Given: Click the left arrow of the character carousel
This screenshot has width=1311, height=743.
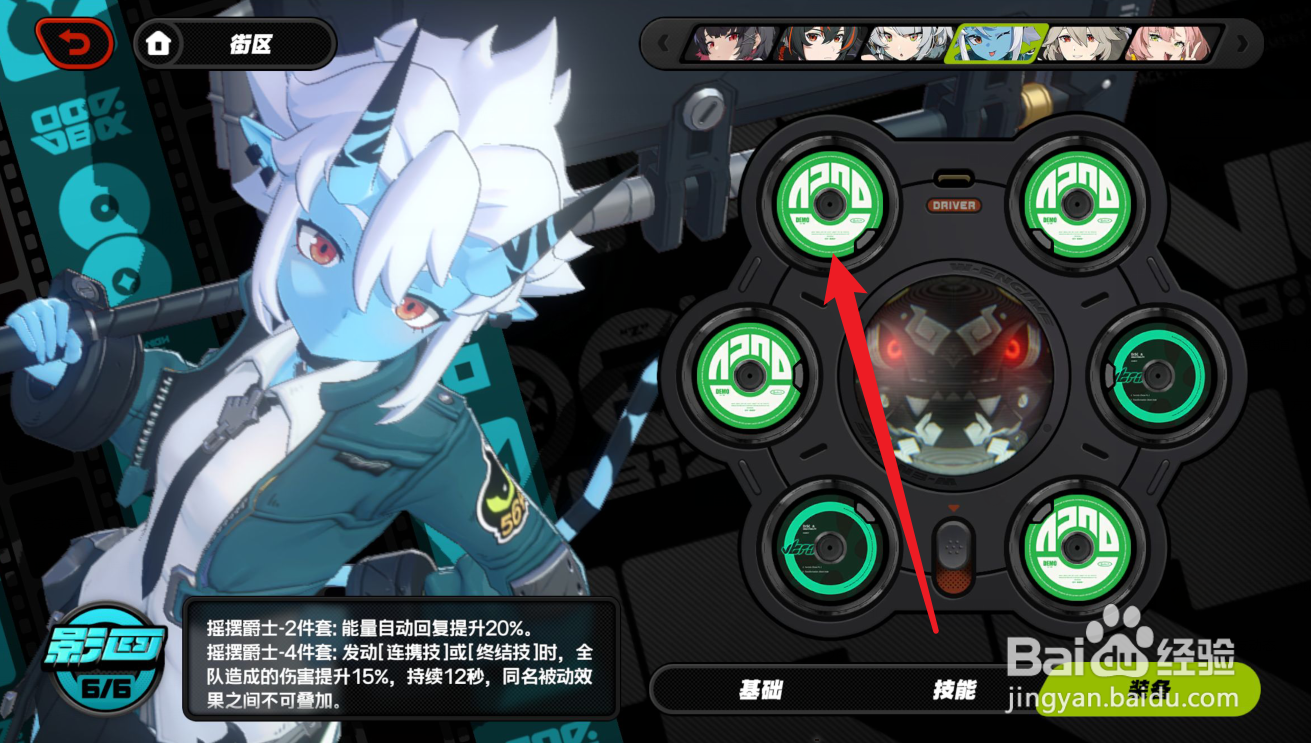Looking at the screenshot, I should [x=665, y=43].
